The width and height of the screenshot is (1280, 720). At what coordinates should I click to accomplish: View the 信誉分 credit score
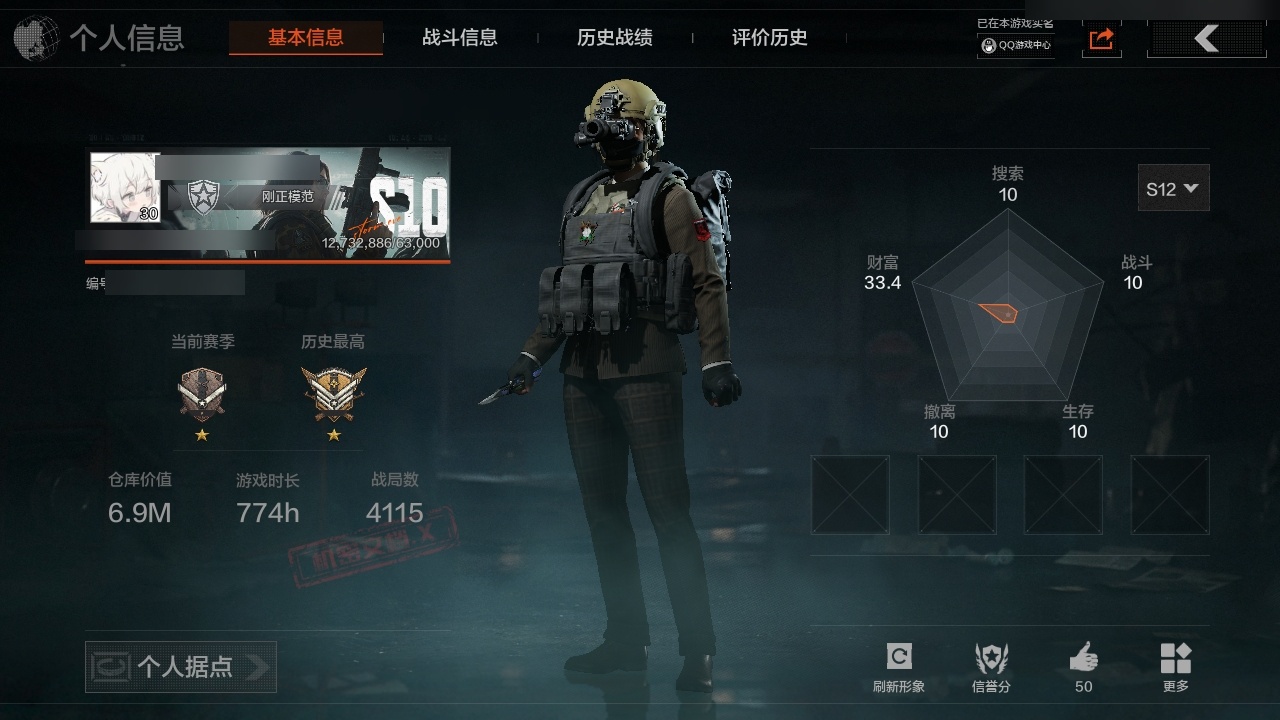[991, 665]
